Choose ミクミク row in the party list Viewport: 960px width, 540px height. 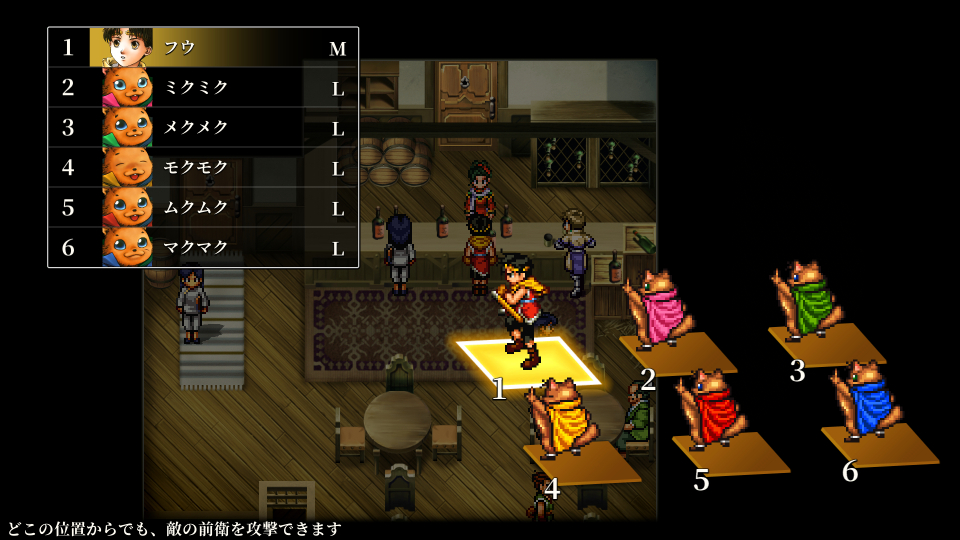pyautogui.click(x=203, y=87)
